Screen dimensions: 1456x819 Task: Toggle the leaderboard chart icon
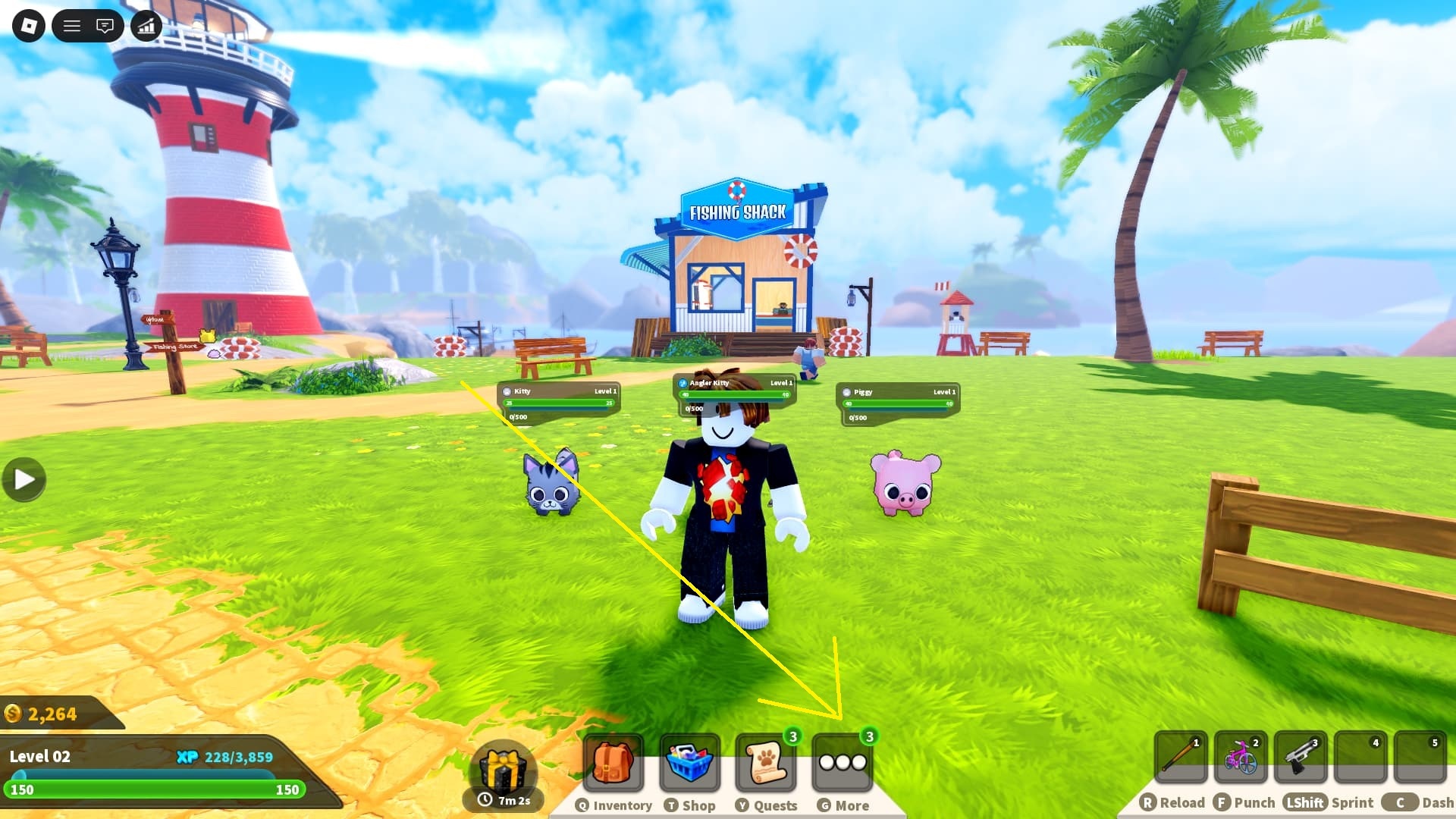click(146, 25)
